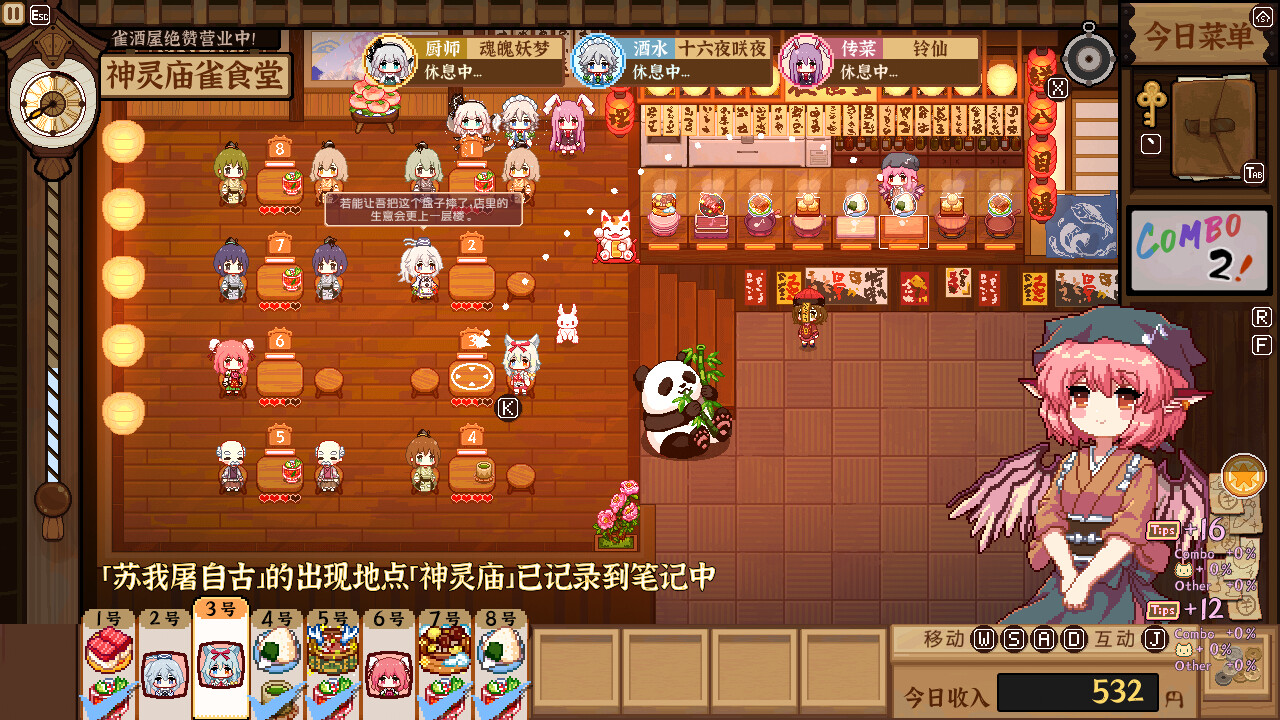Select server Reisen's portrait icon

coord(806,57)
